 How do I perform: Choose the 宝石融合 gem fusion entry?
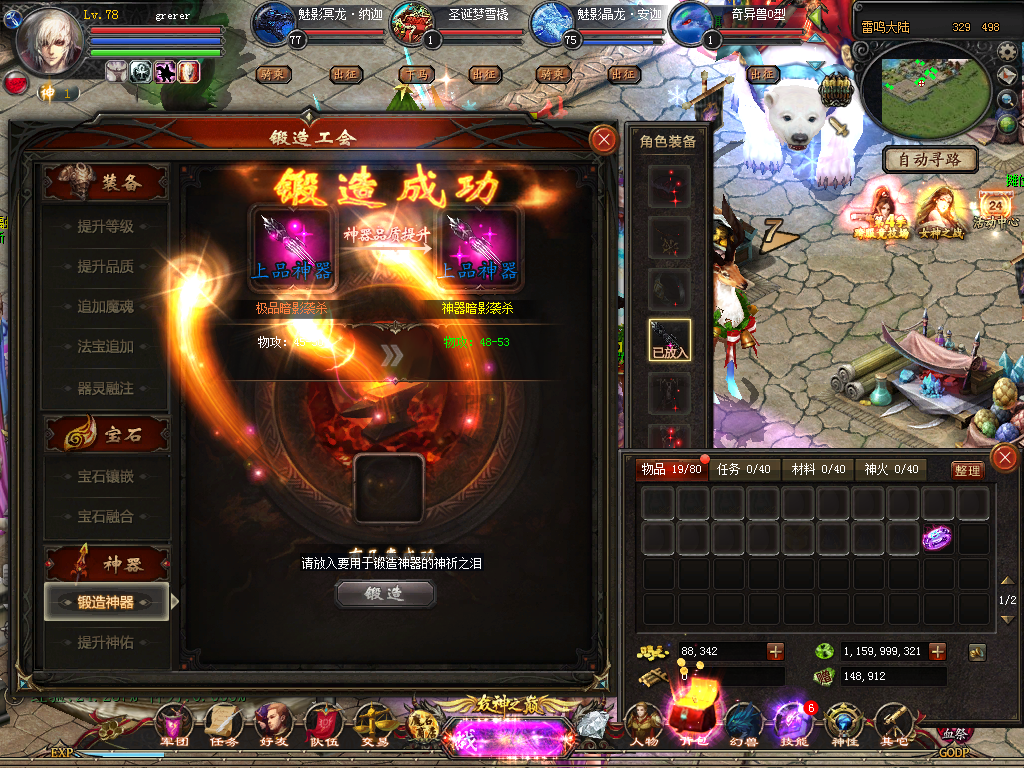pyautogui.click(x=106, y=517)
